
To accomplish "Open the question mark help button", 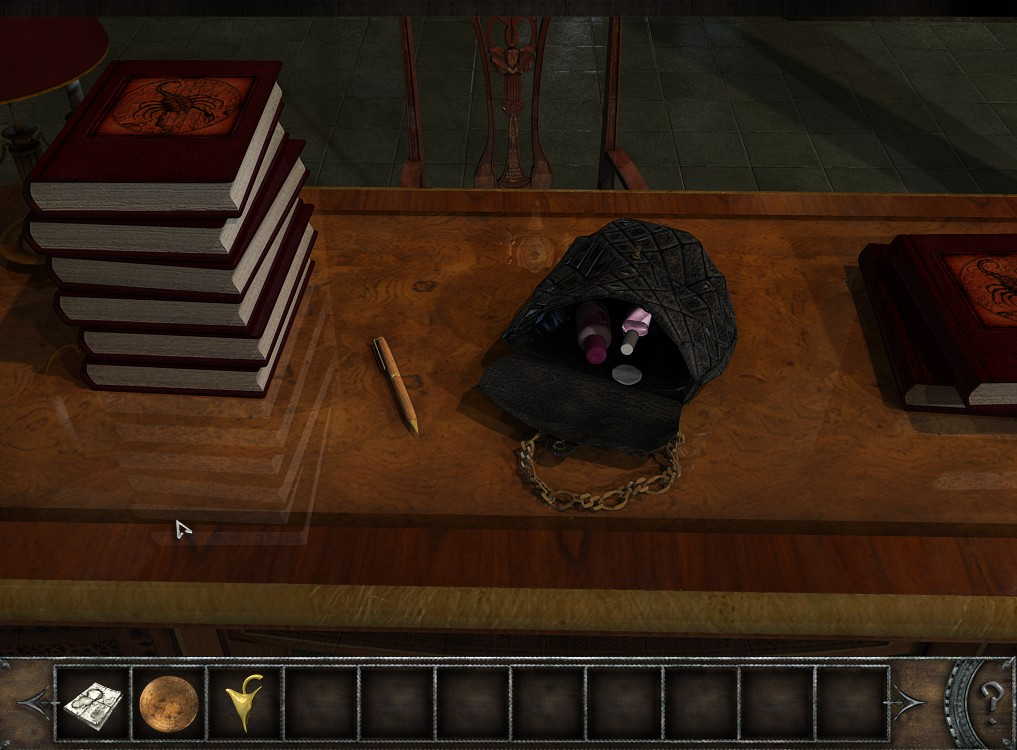I will pos(991,696).
